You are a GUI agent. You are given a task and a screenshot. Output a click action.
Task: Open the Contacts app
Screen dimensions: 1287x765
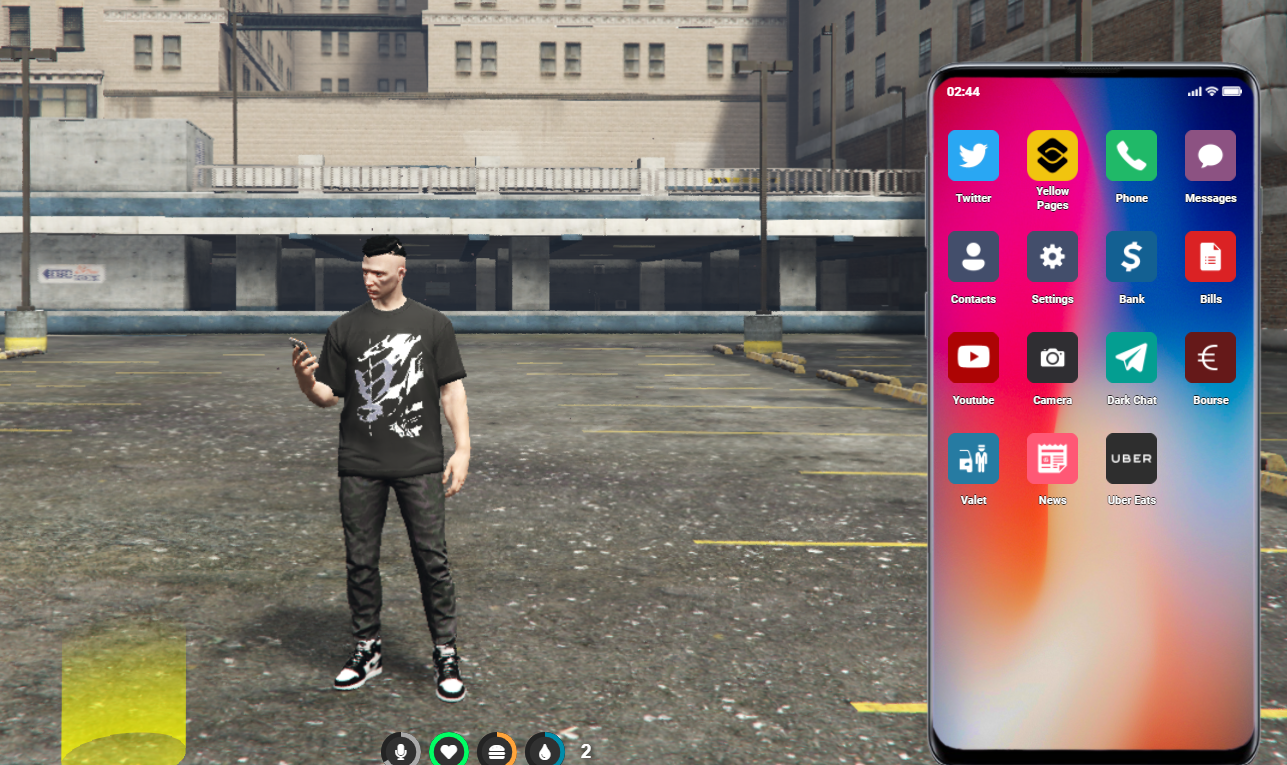point(972,257)
